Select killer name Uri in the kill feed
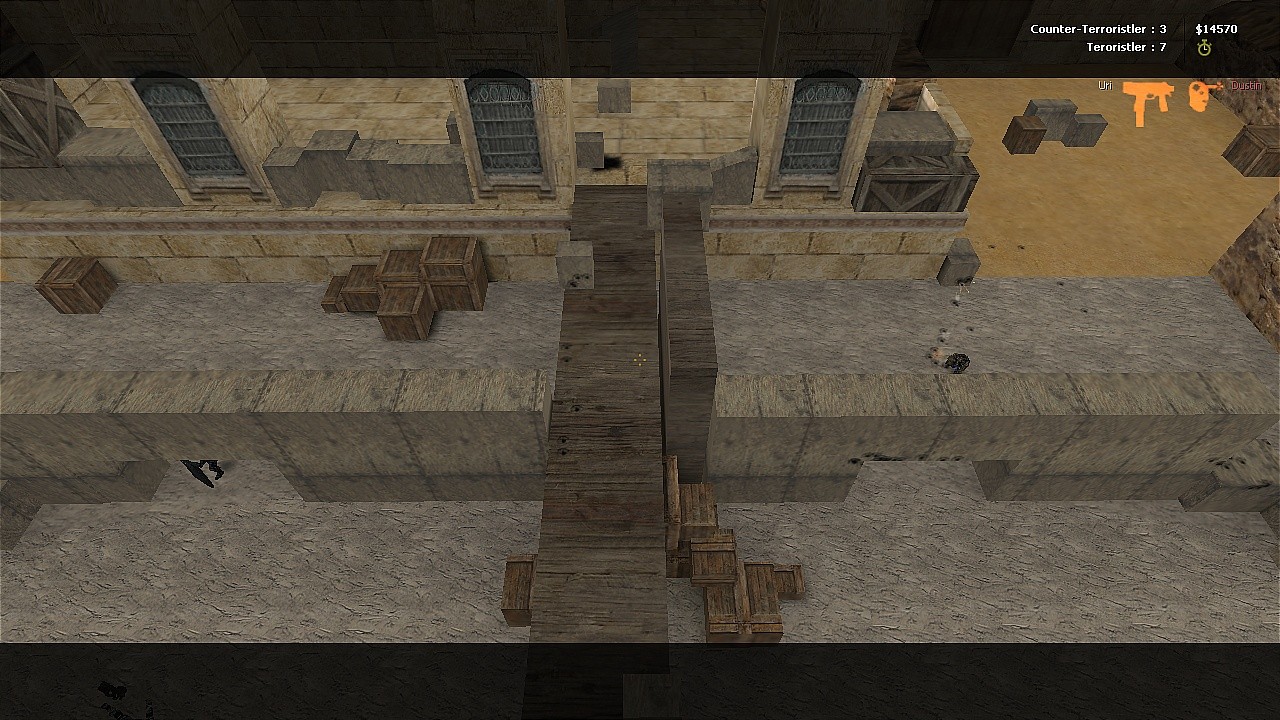The height and width of the screenshot is (720, 1280). pos(1105,86)
